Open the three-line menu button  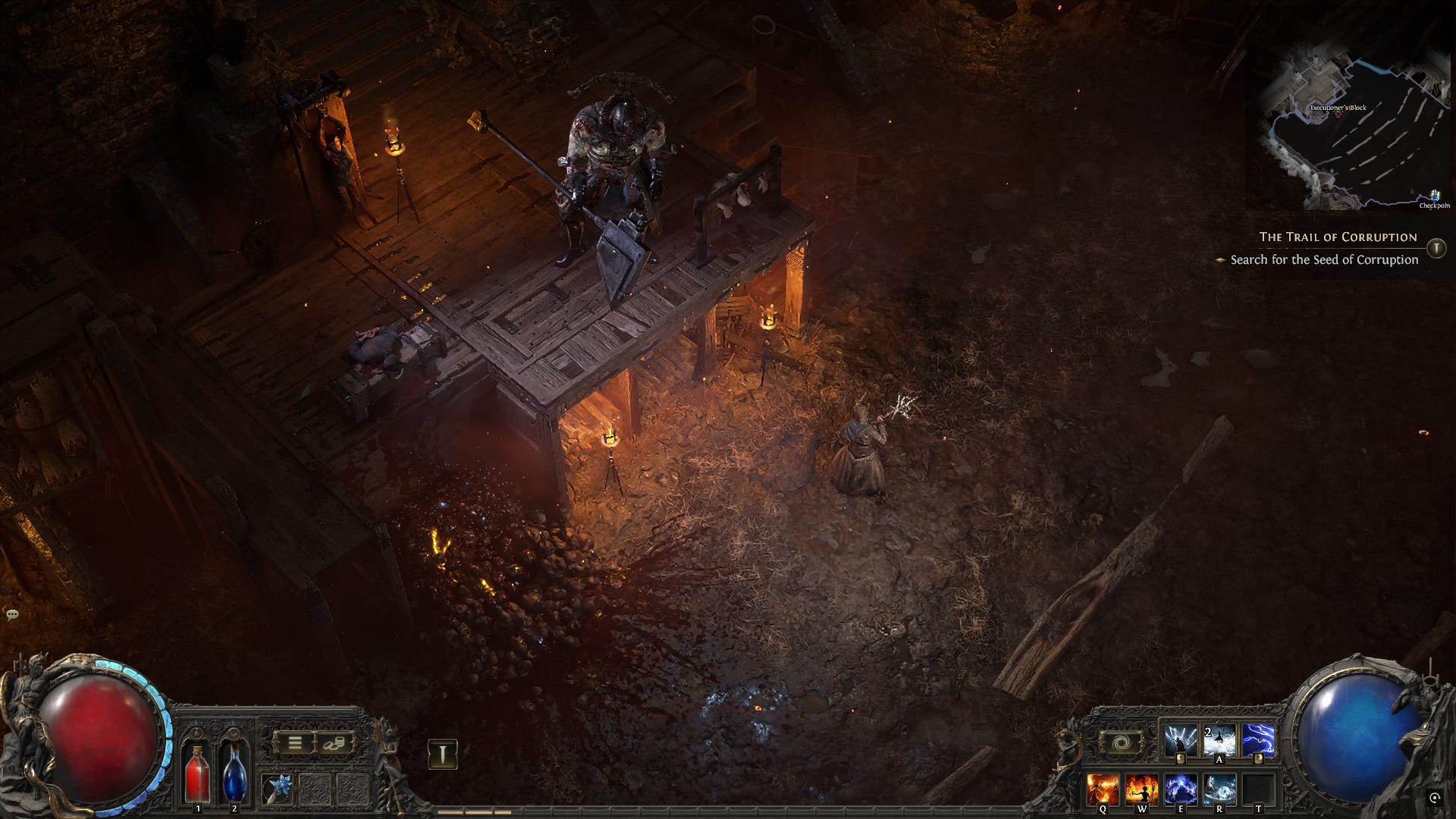point(293,743)
